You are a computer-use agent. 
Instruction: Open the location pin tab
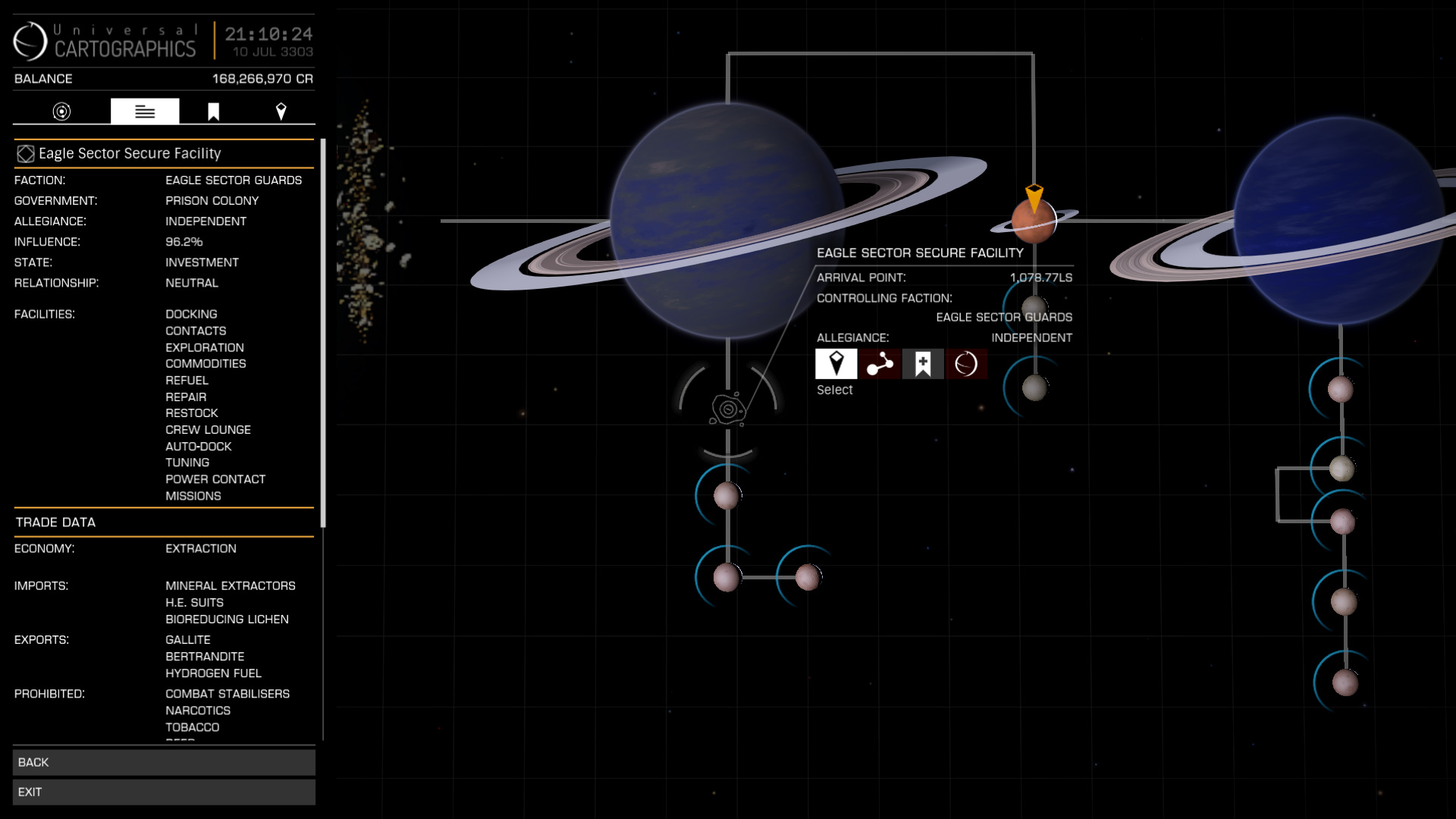(x=281, y=111)
